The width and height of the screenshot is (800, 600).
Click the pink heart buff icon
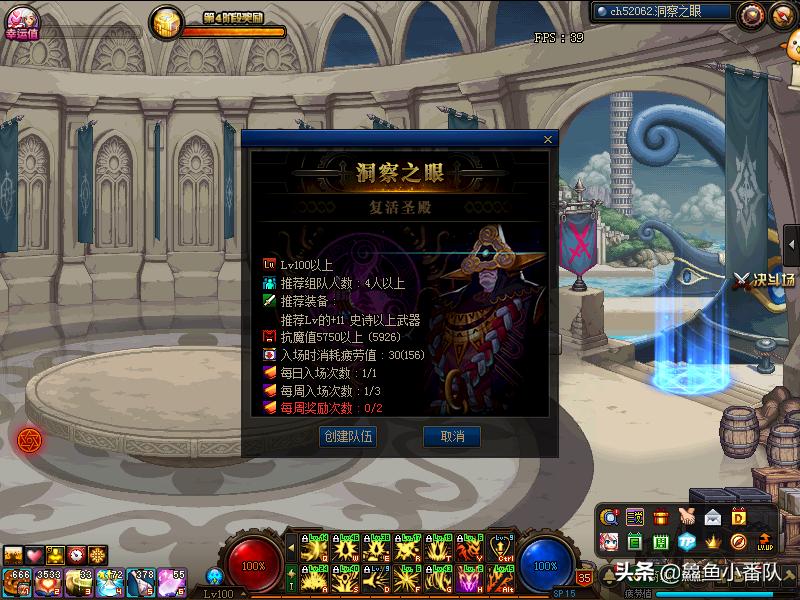(34, 554)
